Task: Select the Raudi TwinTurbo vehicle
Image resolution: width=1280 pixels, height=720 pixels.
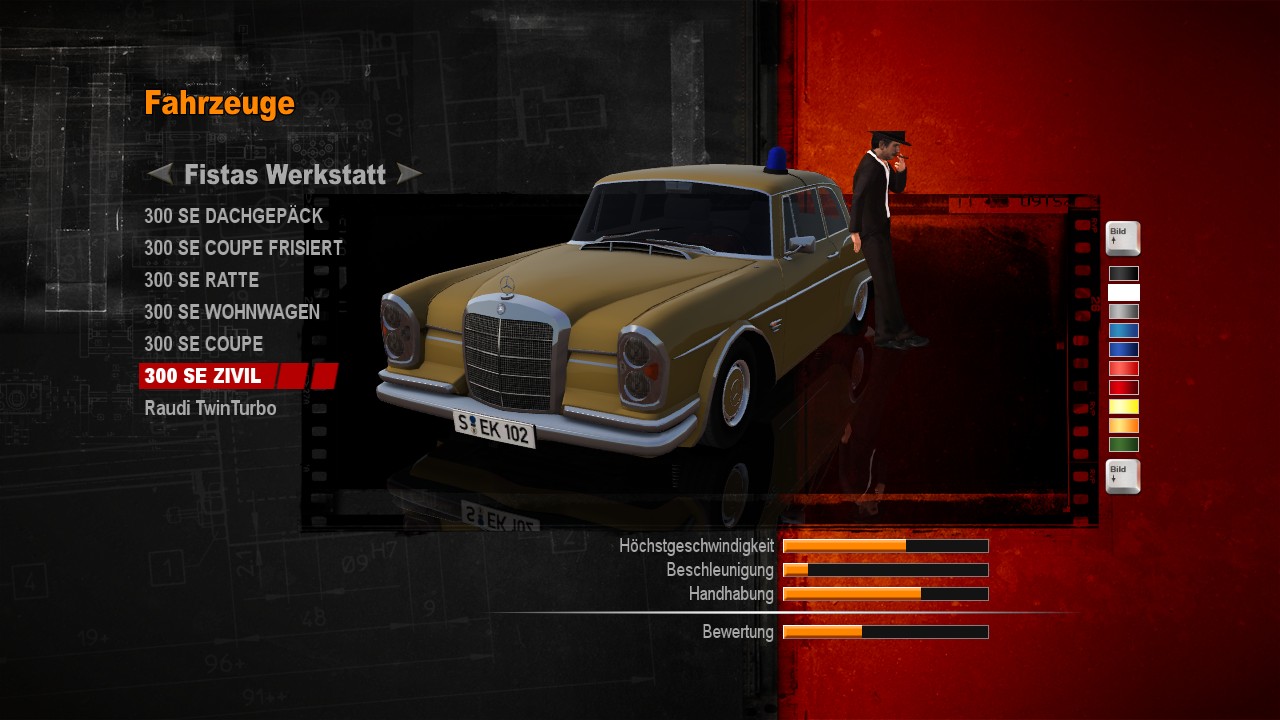Action: [210, 408]
